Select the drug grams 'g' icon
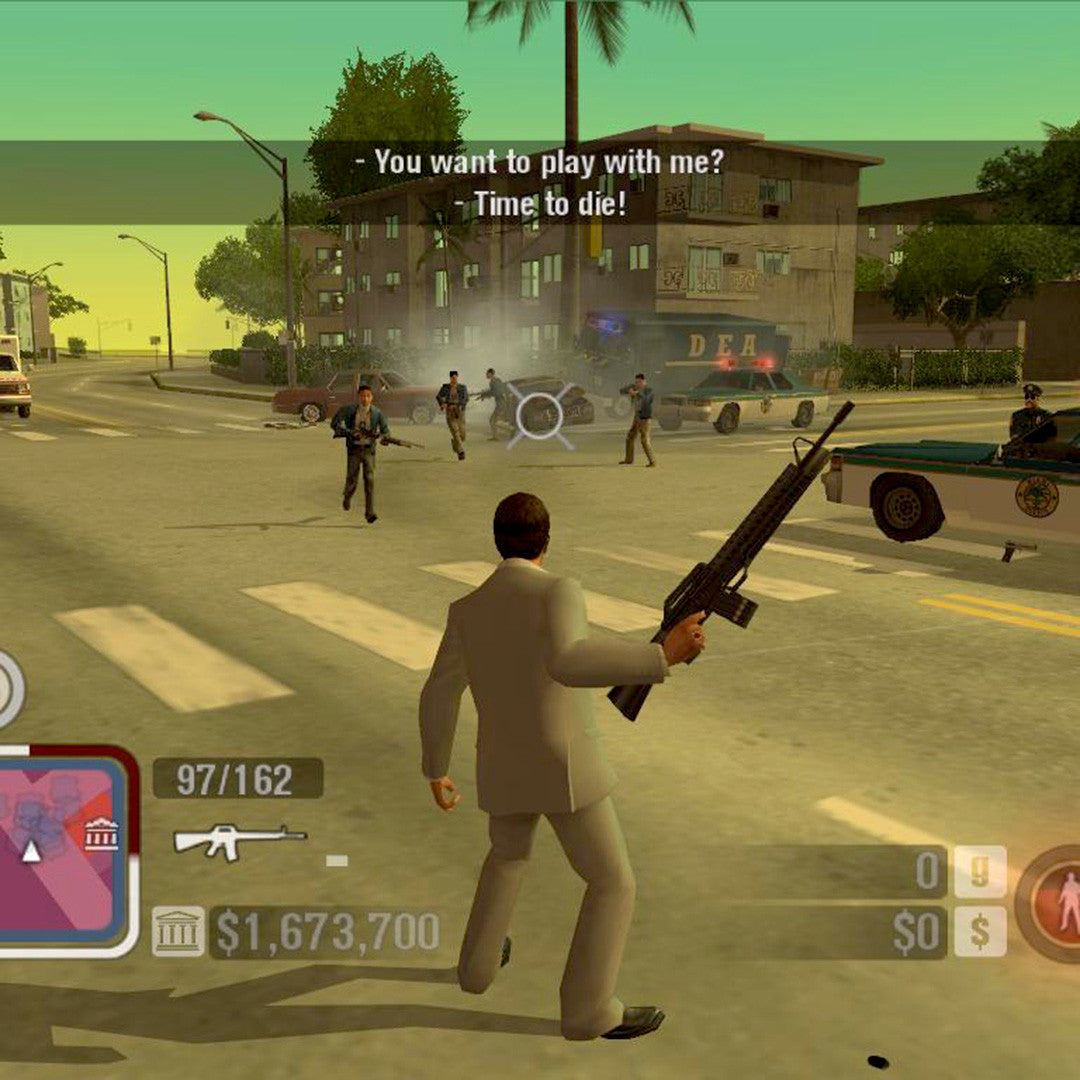The image size is (1080, 1080). pos(979,871)
